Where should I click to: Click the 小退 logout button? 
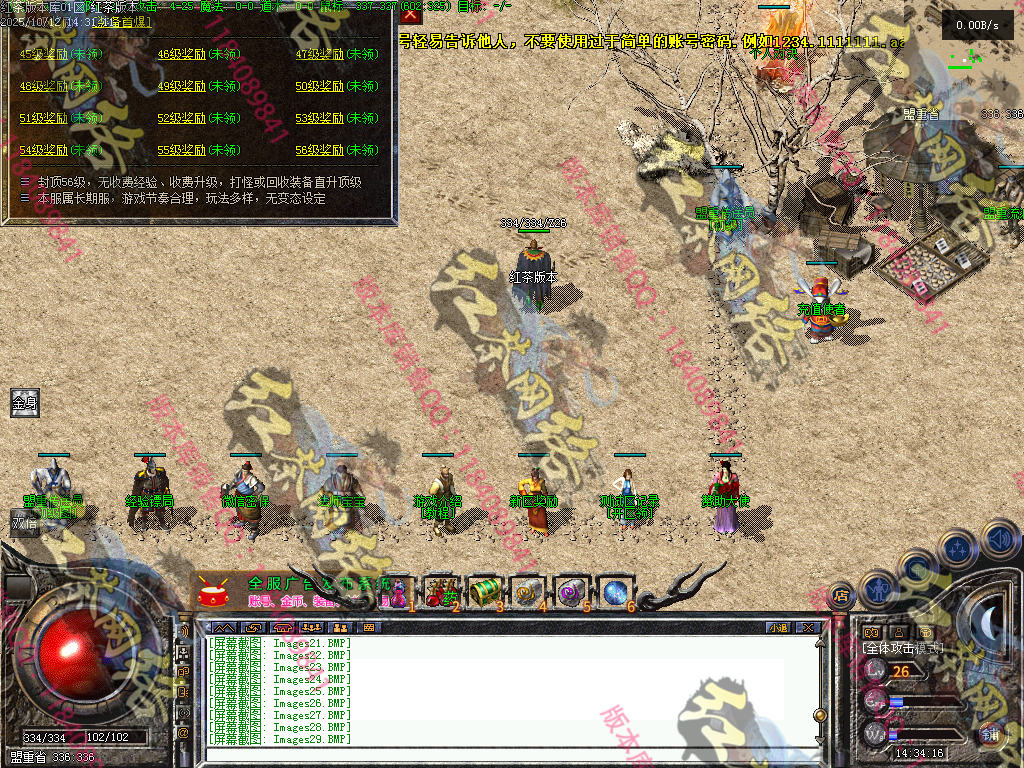pos(778,628)
